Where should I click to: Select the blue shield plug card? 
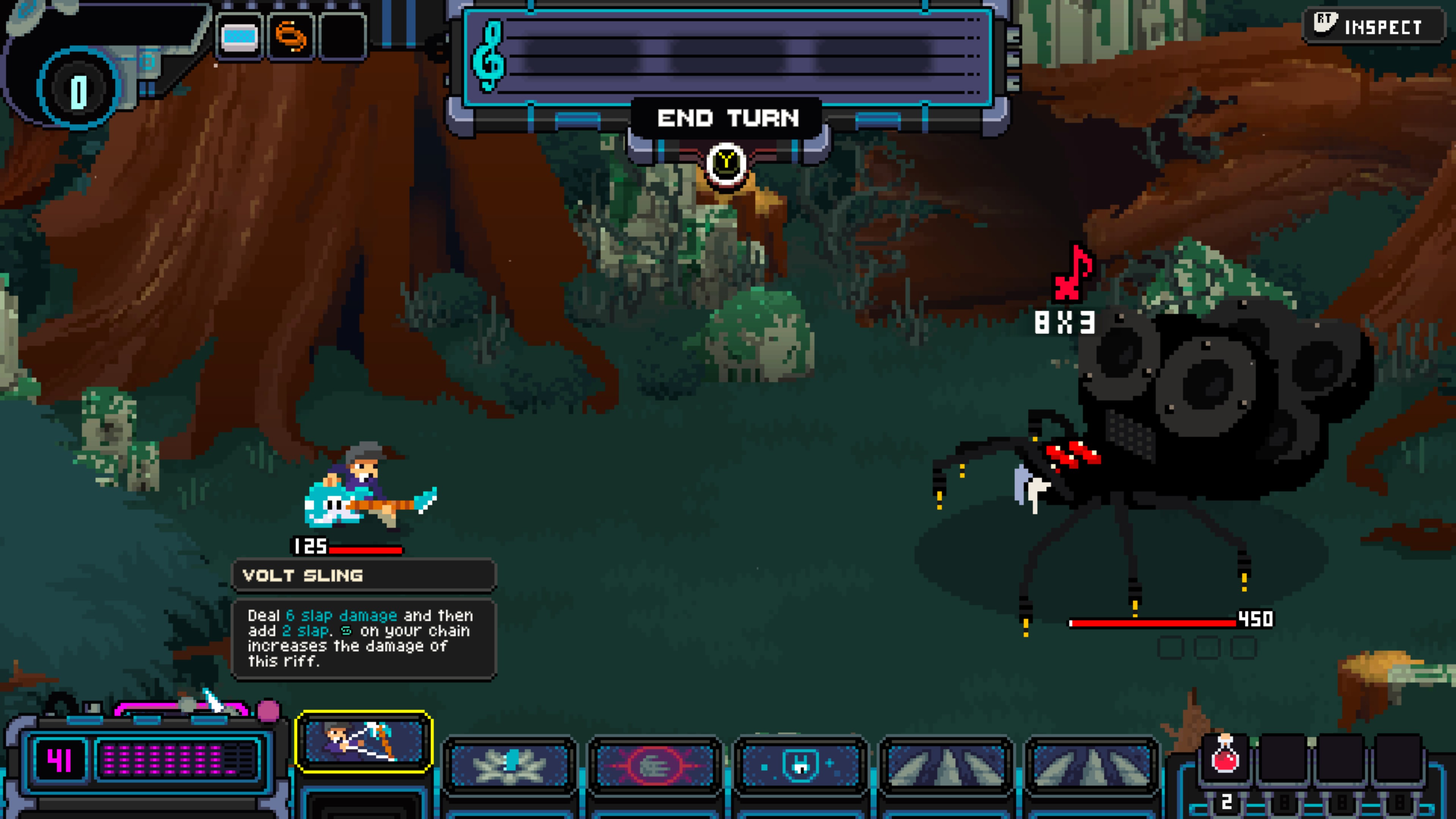800,765
